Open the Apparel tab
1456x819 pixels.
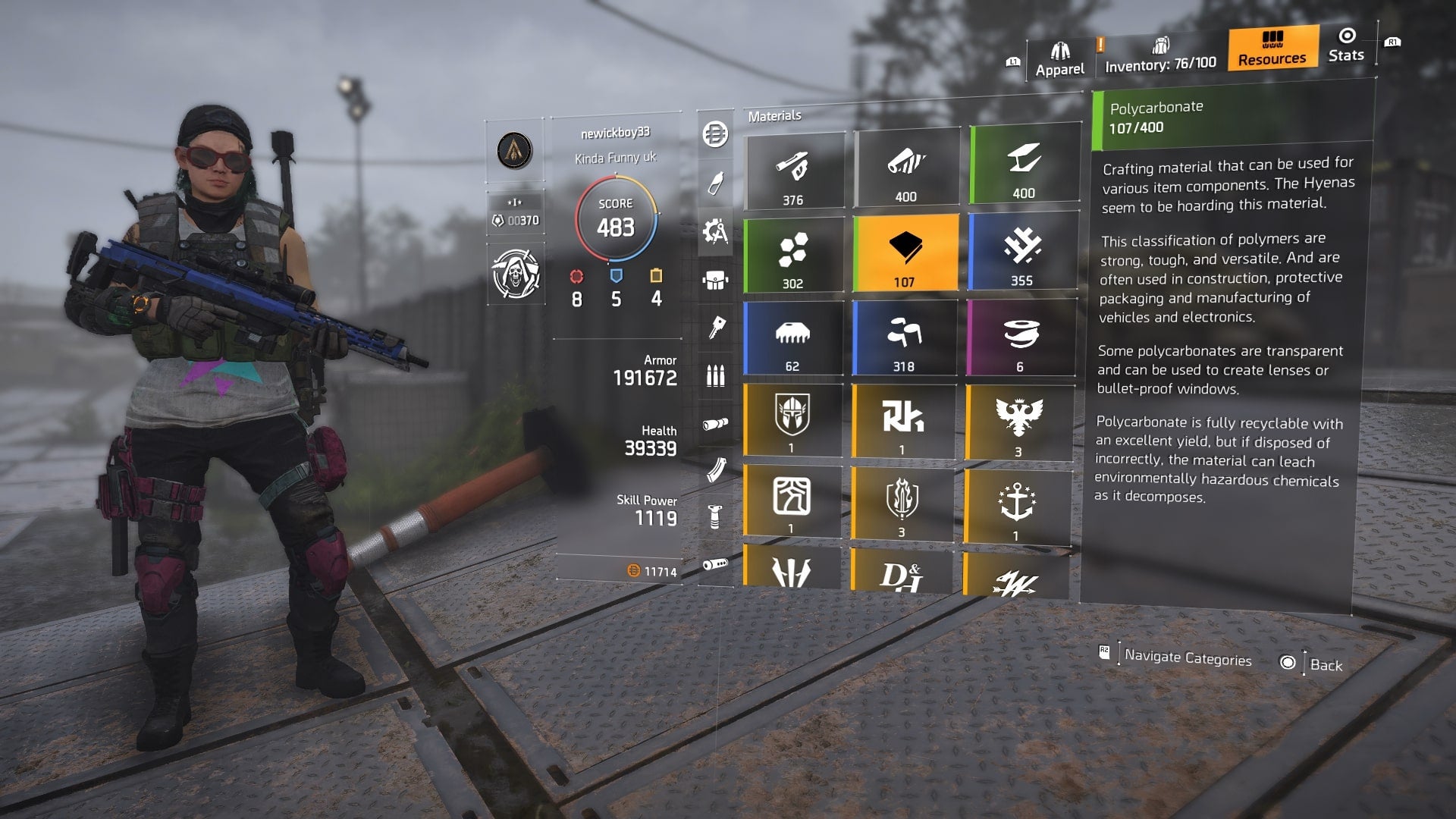coord(1059,57)
